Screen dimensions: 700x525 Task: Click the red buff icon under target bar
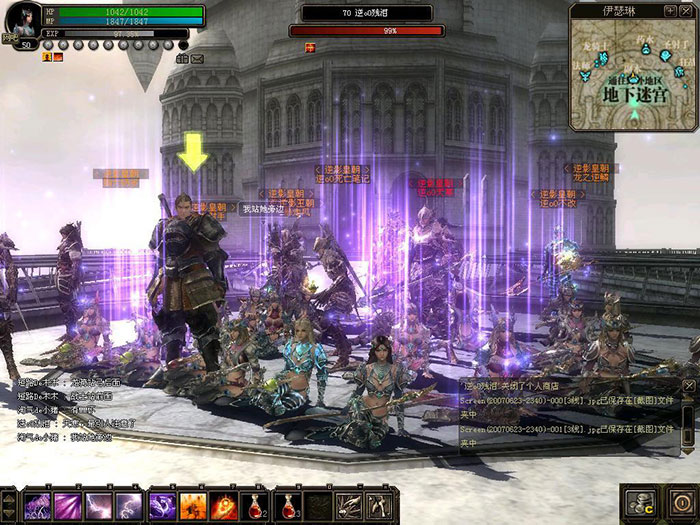pyautogui.click(x=310, y=47)
